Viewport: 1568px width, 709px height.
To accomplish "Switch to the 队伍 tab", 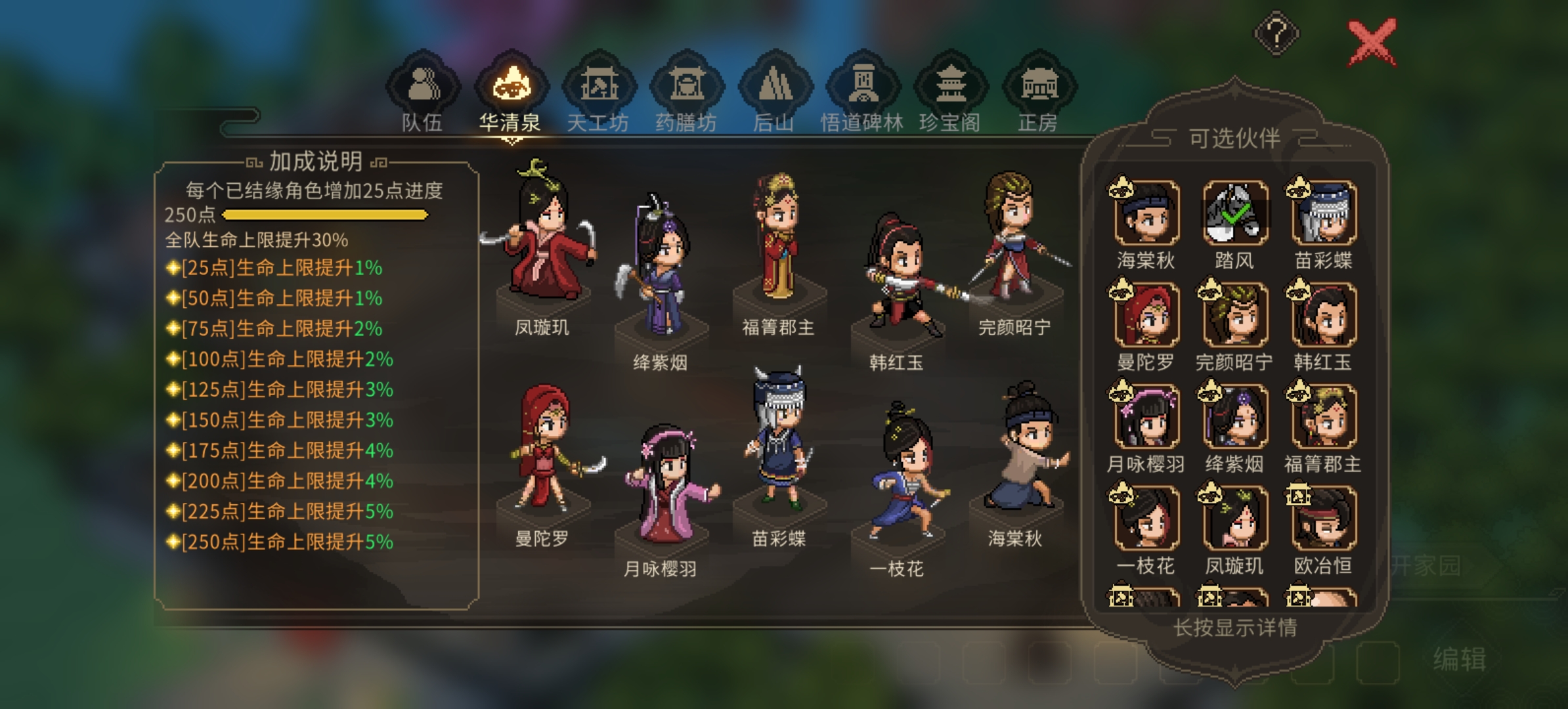I will (422, 85).
